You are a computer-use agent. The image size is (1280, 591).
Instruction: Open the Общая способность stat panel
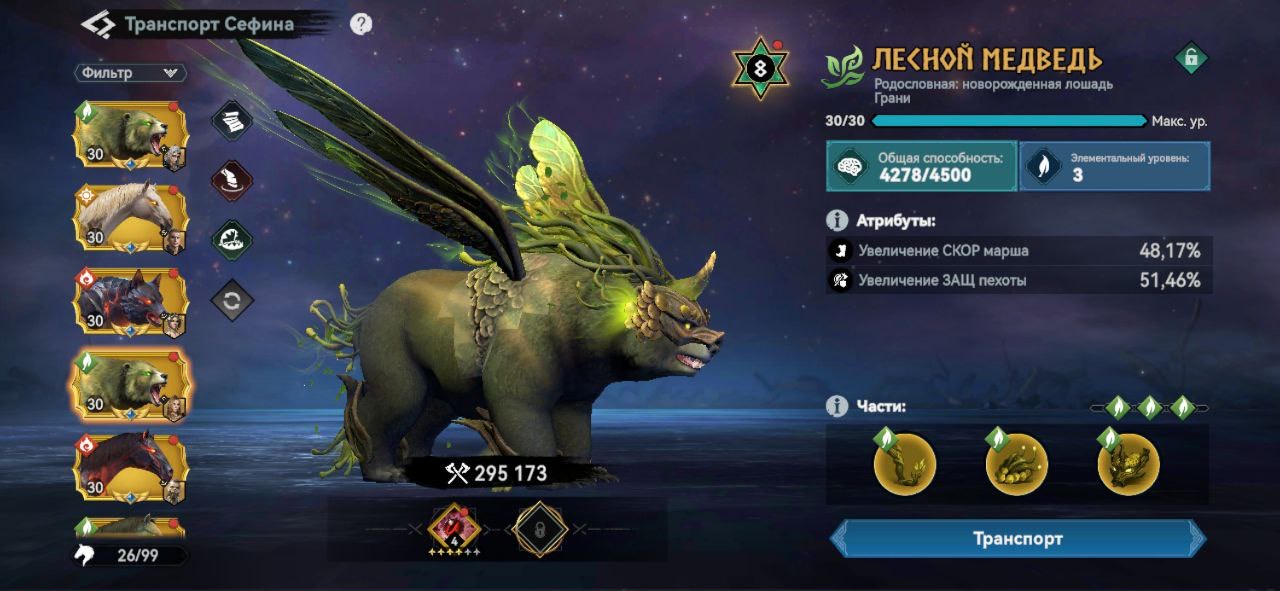(921, 166)
